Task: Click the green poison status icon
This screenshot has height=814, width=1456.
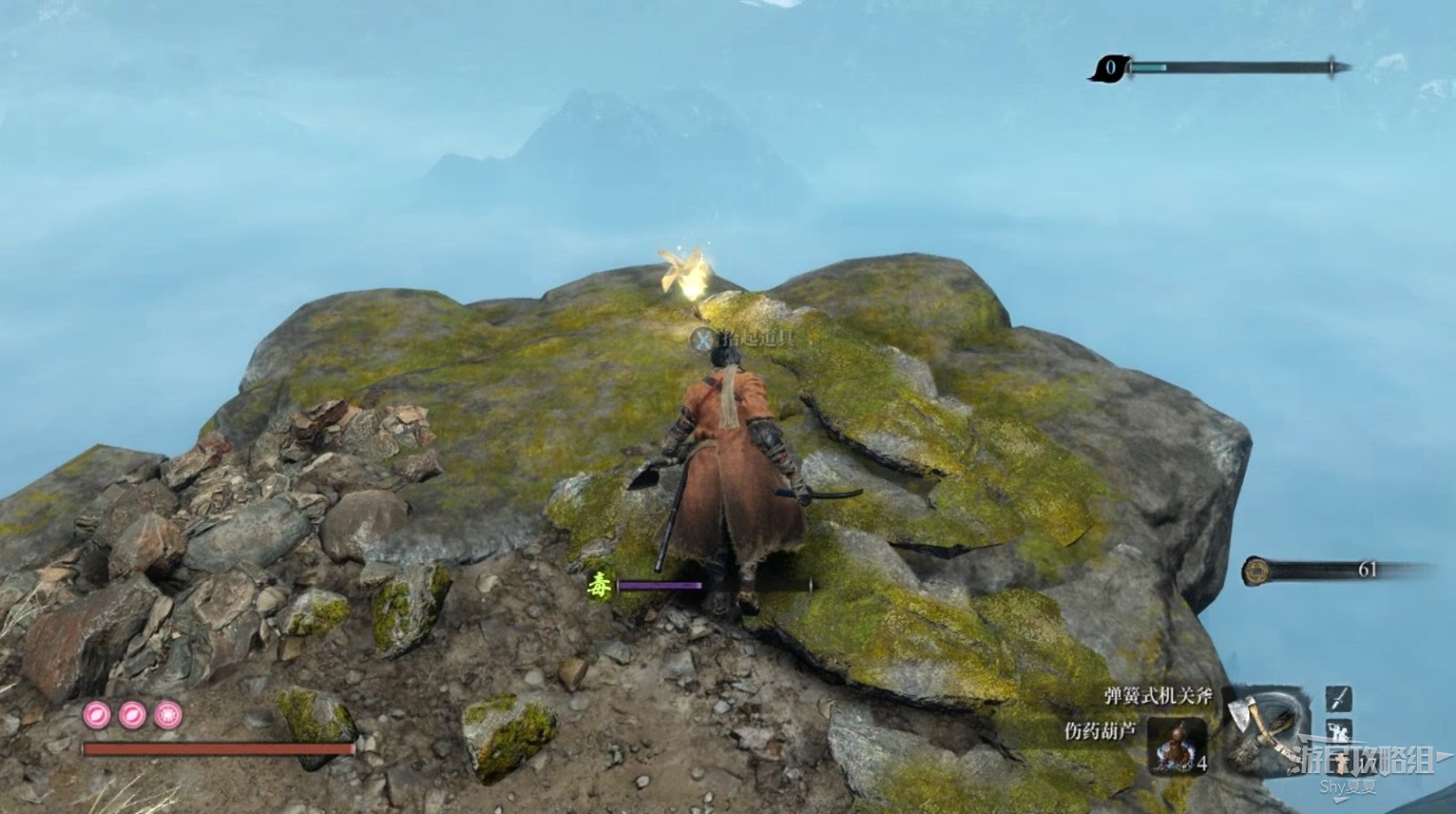Action: tap(599, 584)
